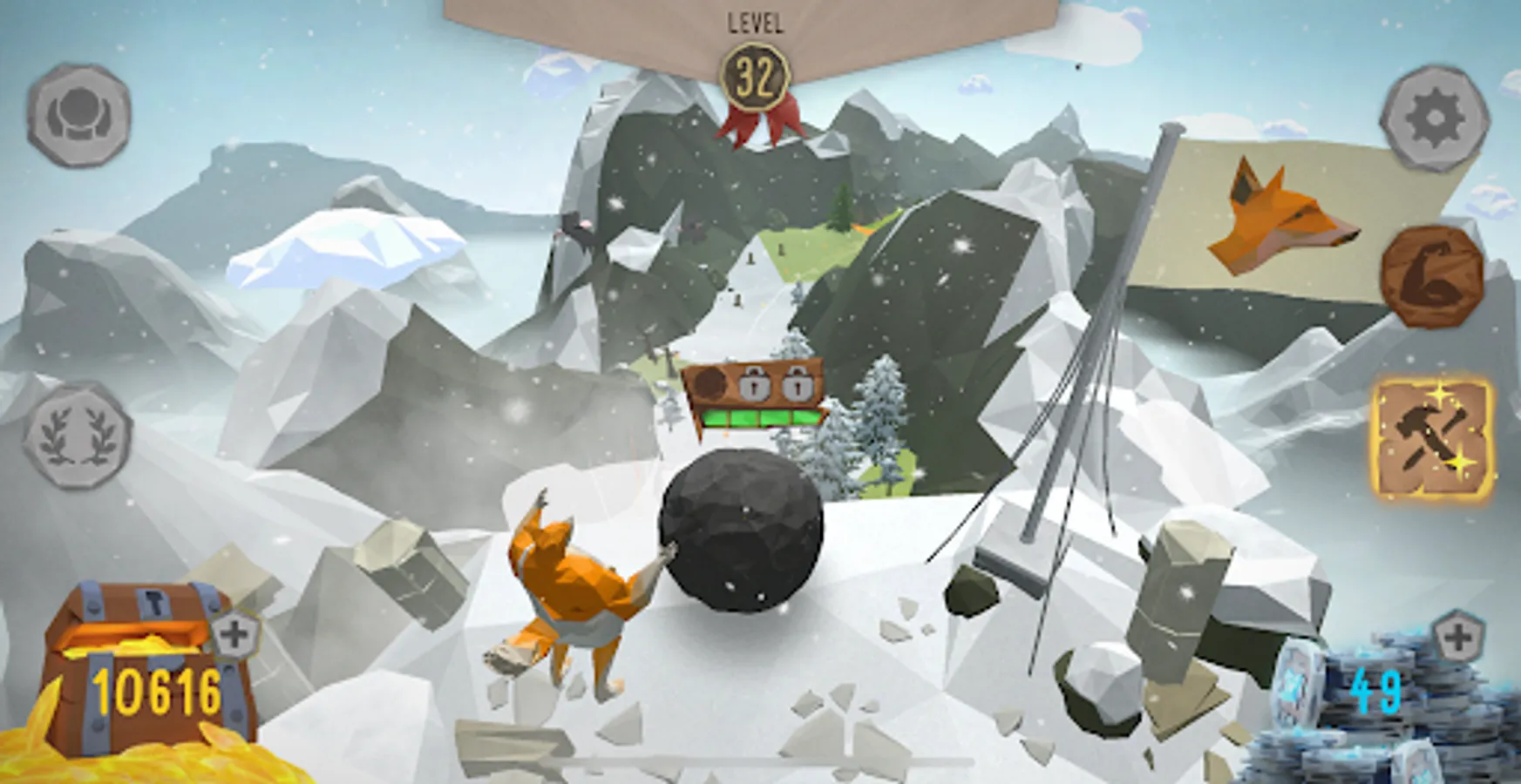This screenshot has width=1521, height=784.
Task: Tap the gold amount reading 10616
Action: tap(157, 688)
